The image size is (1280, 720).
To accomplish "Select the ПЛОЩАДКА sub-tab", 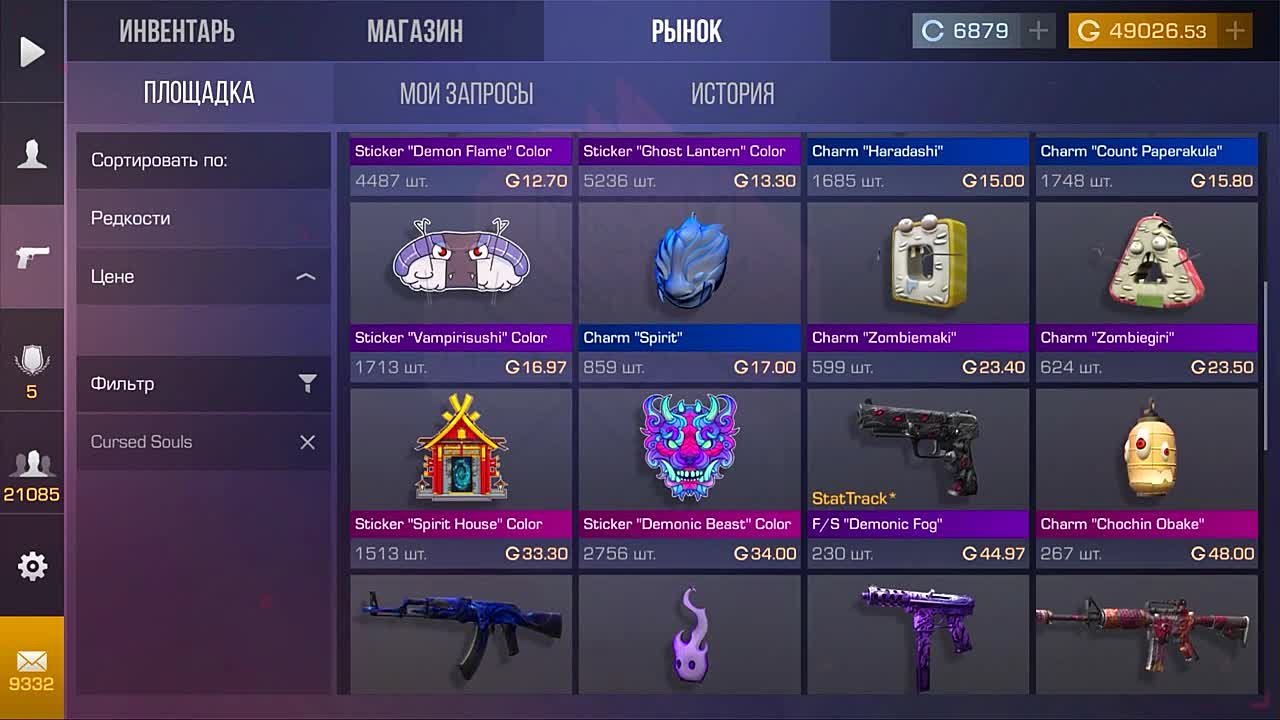I will [x=199, y=94].
